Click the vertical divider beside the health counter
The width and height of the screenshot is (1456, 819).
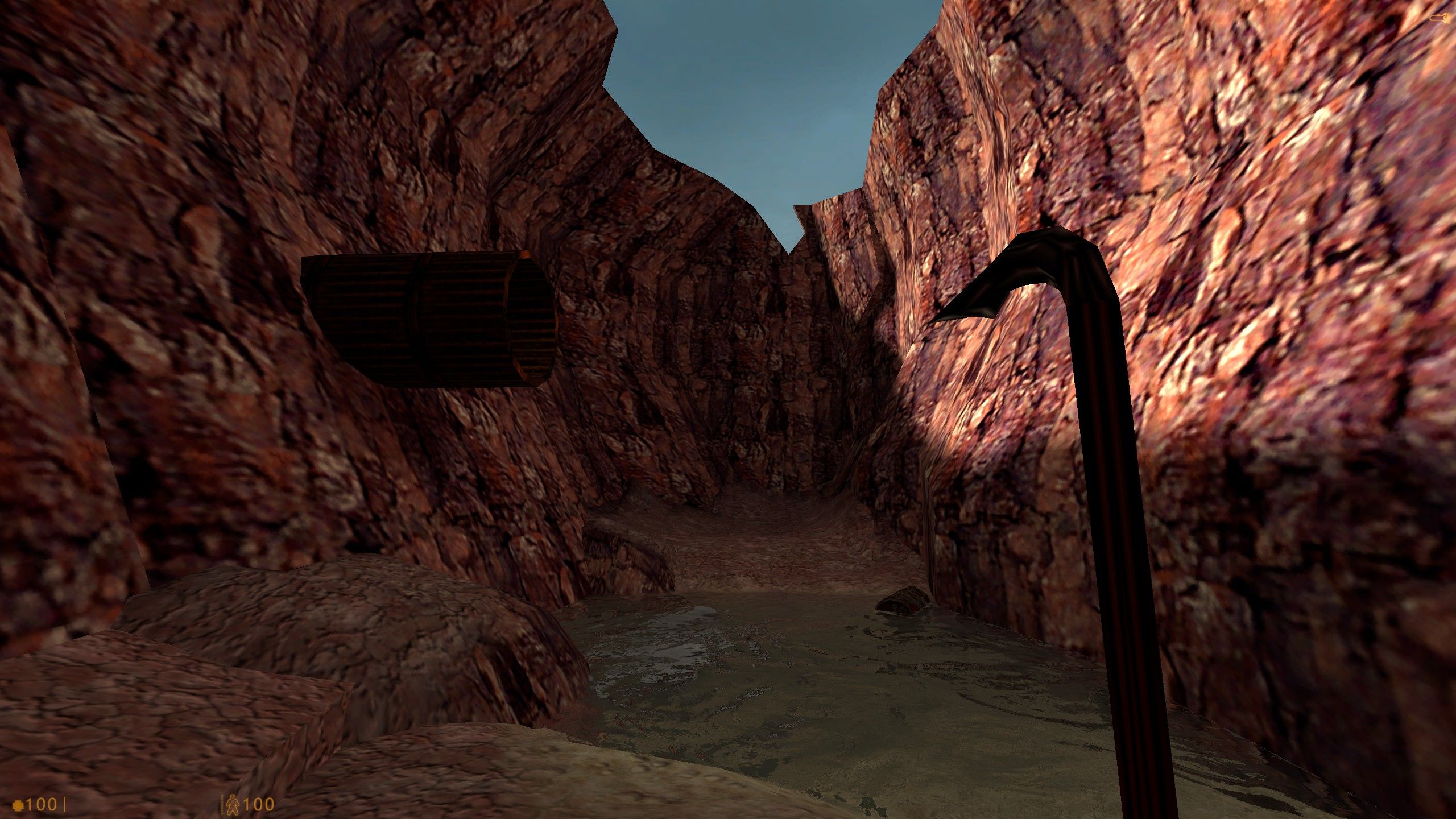(64, 804)
